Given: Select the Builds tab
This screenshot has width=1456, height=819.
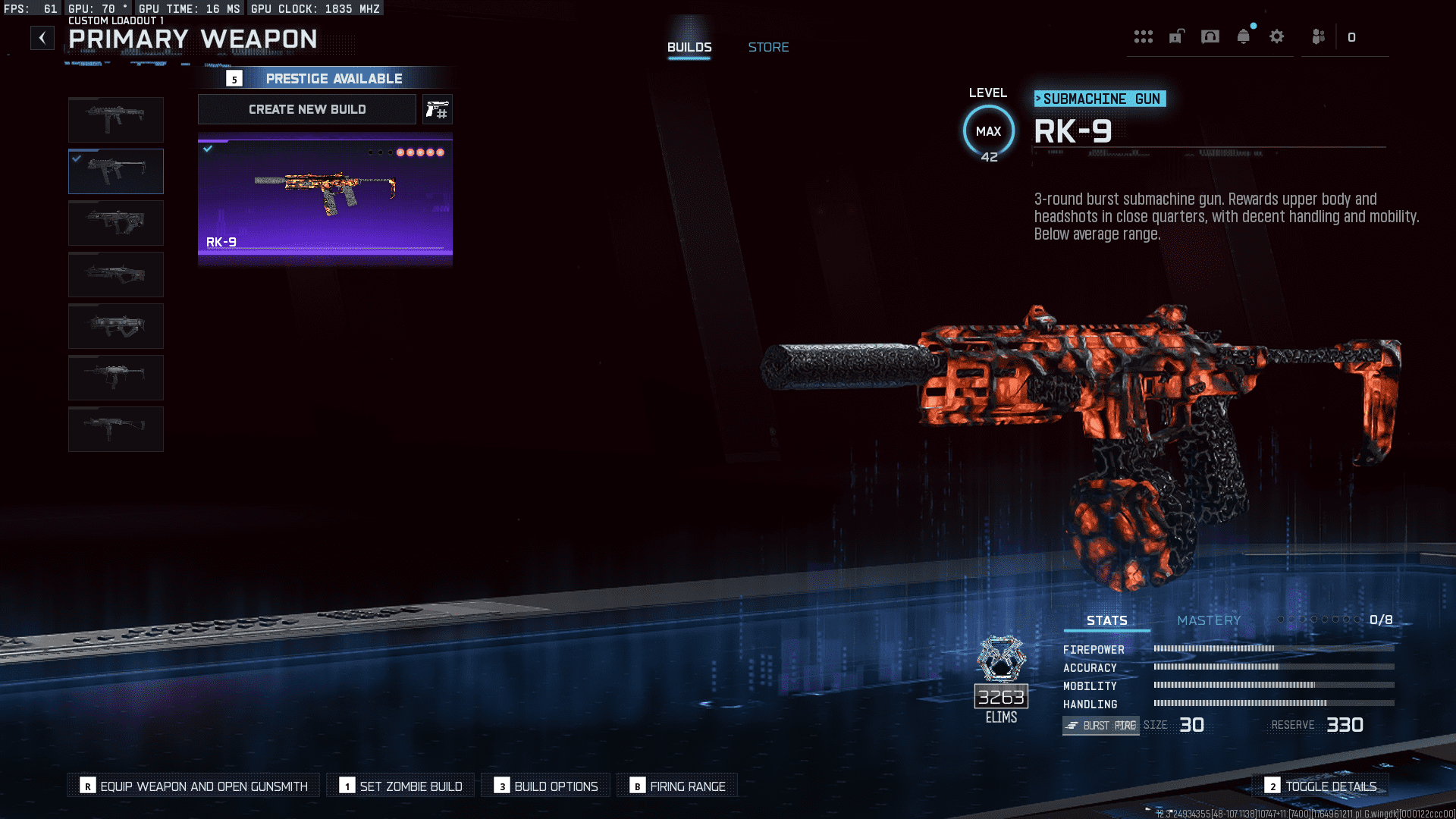Looking at the screenshot, I should (x=689, y=47).
